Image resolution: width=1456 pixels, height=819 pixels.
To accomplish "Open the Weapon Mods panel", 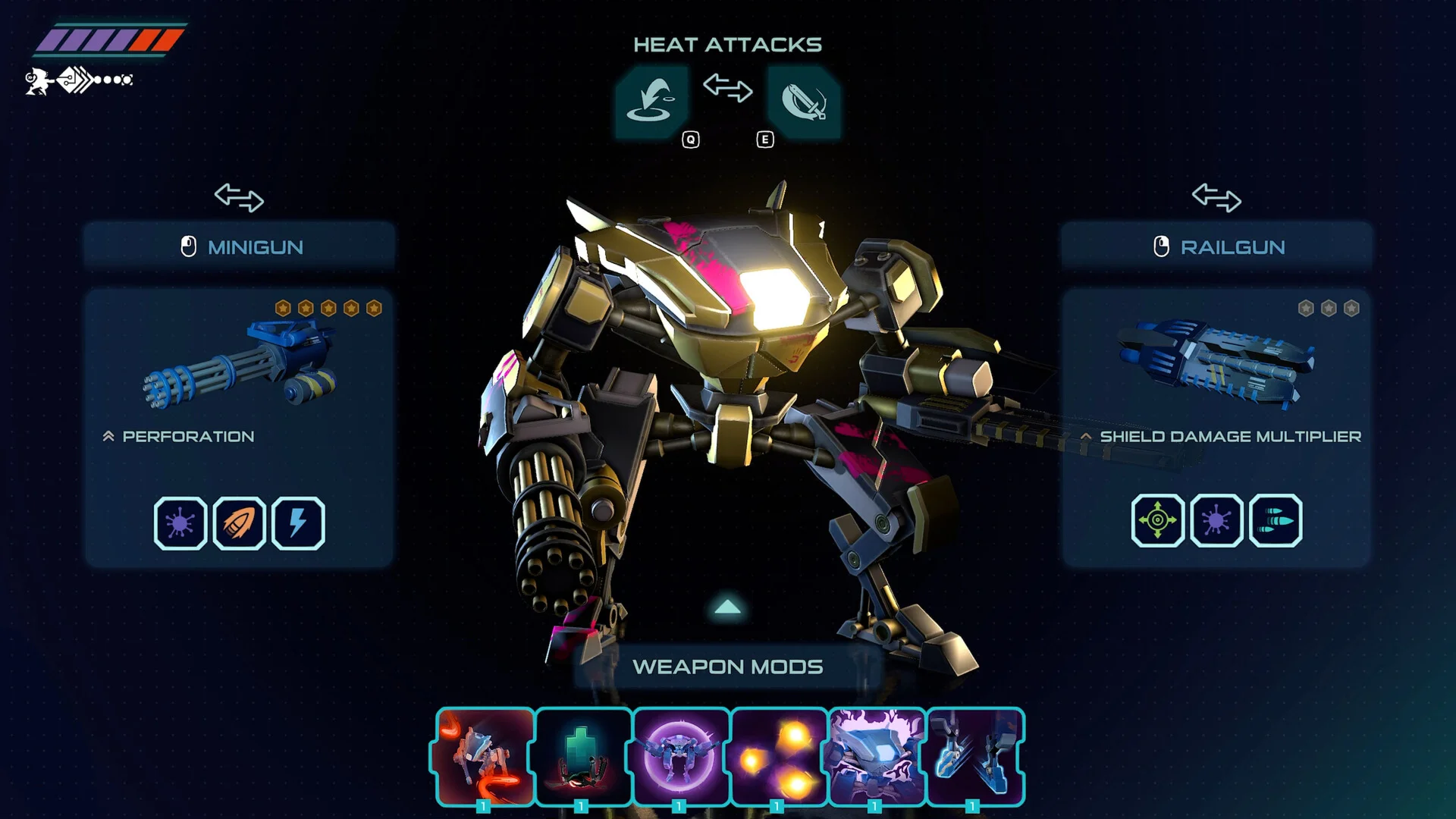I will click(x=727, y=667).
